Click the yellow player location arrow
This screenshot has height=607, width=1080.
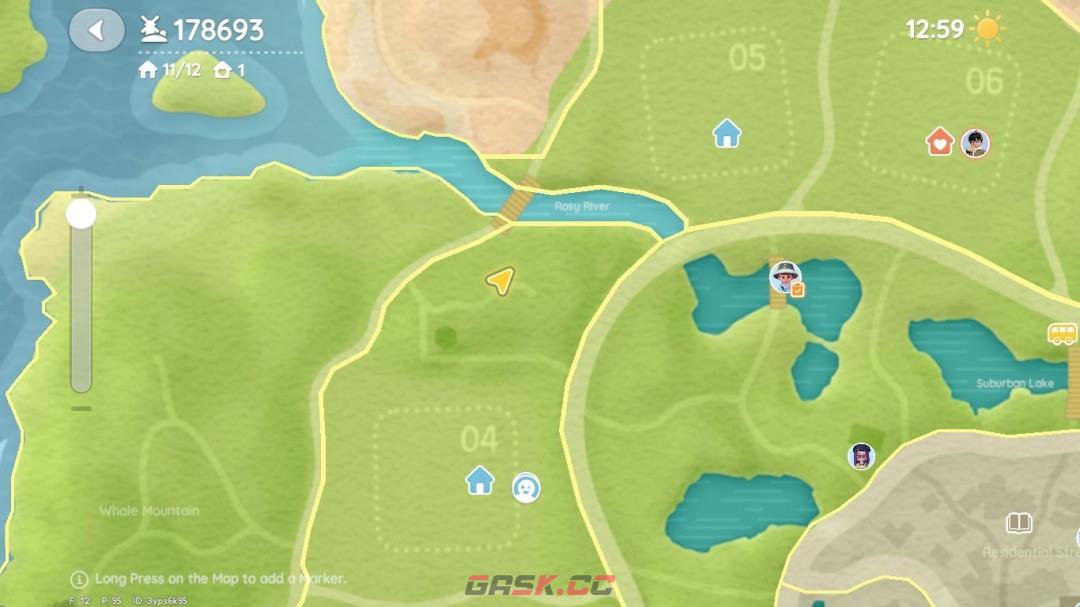tap(500, 281)
